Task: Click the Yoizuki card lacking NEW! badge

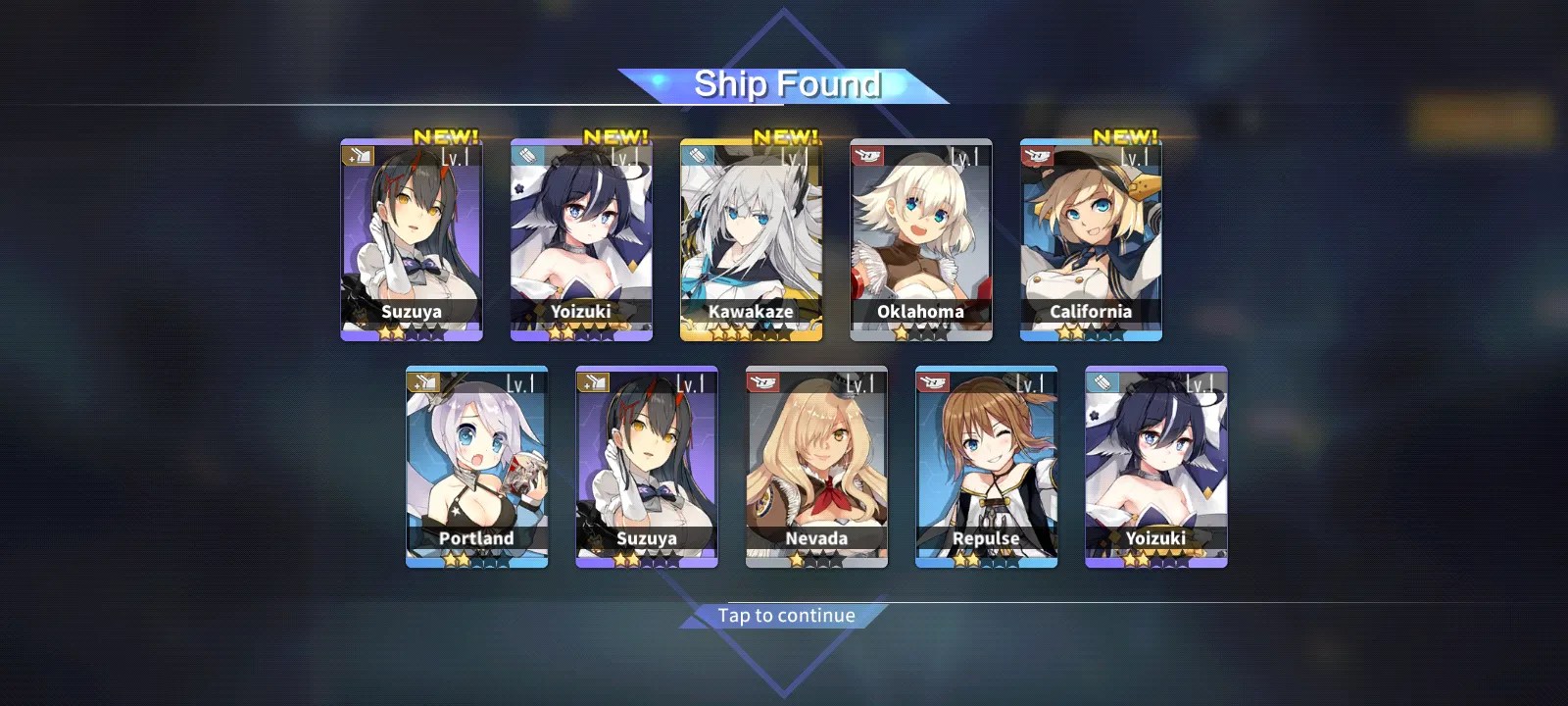Action: coord(1155,467)
